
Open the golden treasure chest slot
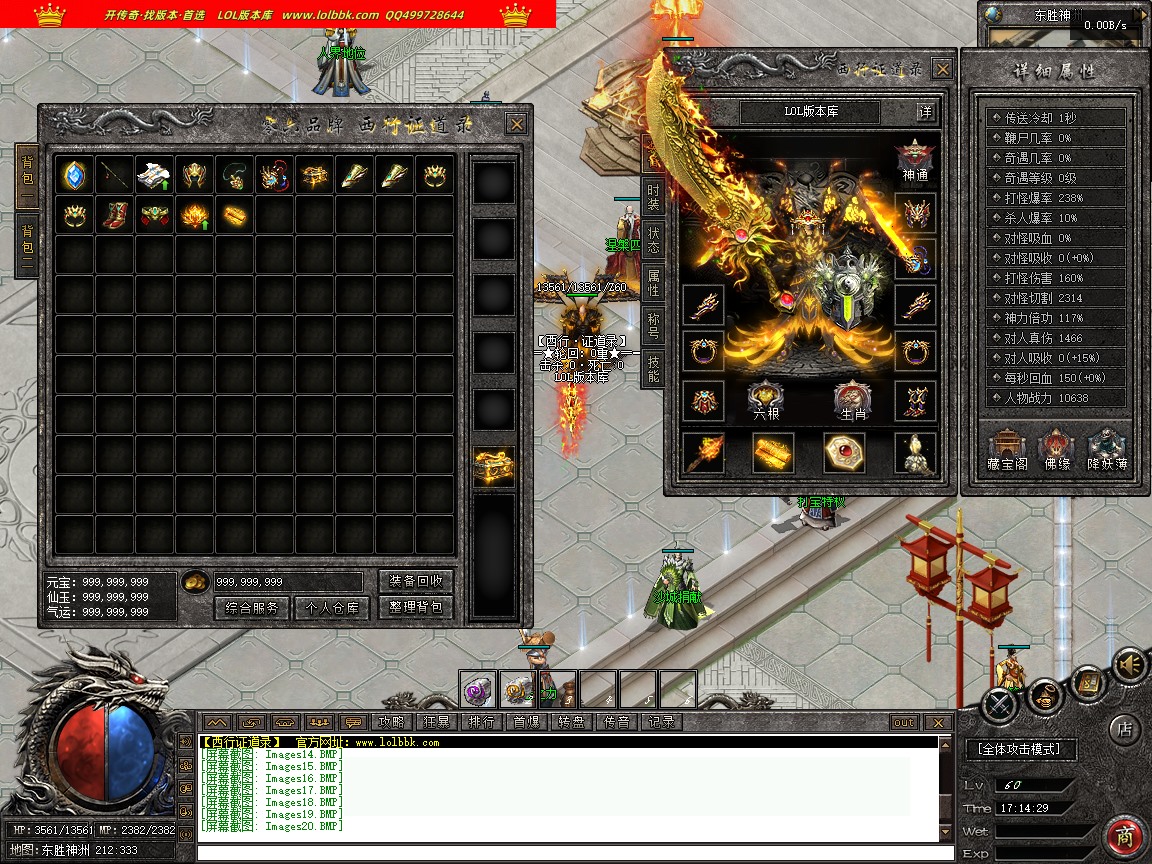click(494, 466)
